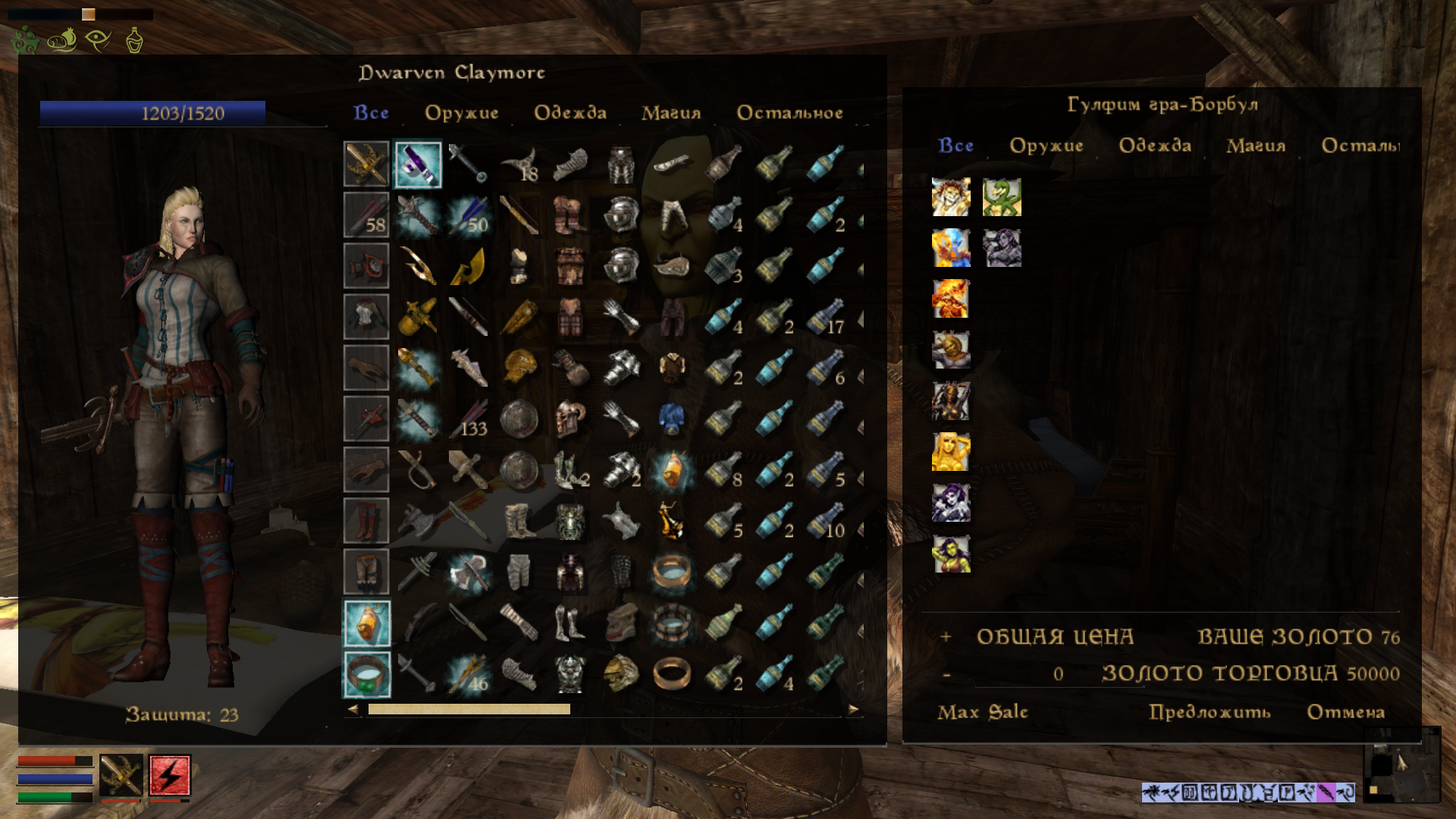Select the merchant's green lizard portrait item
Screen dimensions: 1456x819
click(1002, 197)
